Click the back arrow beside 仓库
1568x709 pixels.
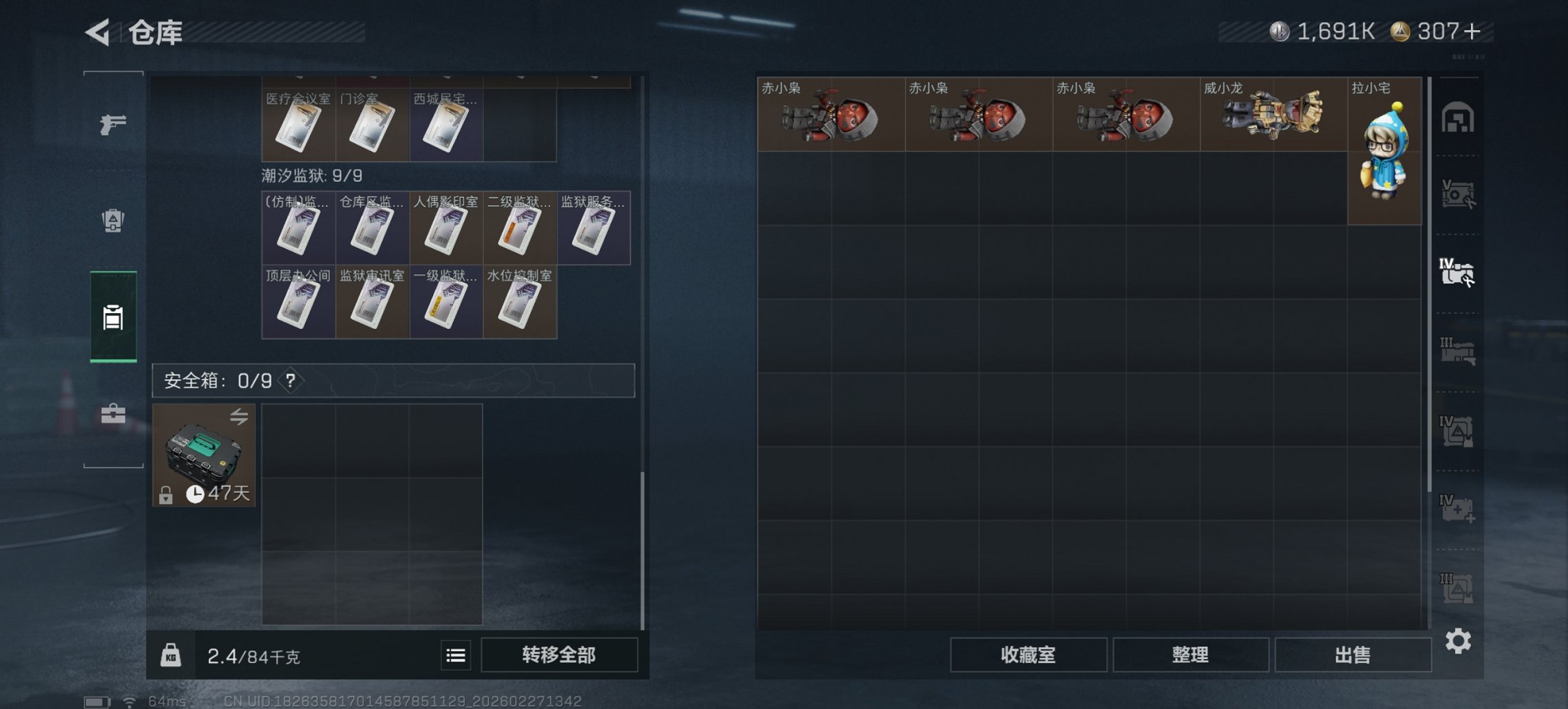tap(96, 34)
